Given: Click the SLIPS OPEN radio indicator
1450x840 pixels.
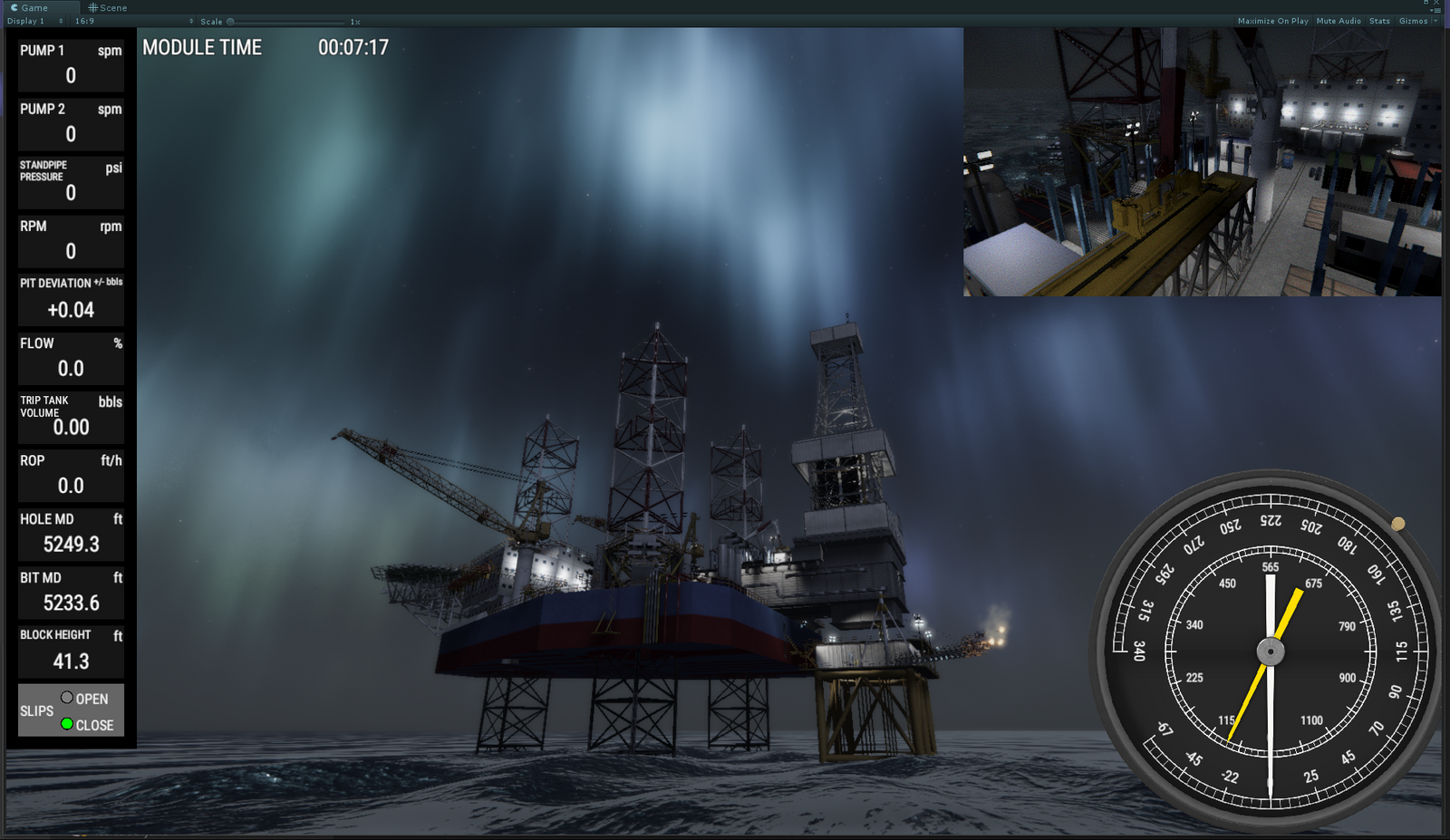Looking at the screenshot, I should 66,698.
